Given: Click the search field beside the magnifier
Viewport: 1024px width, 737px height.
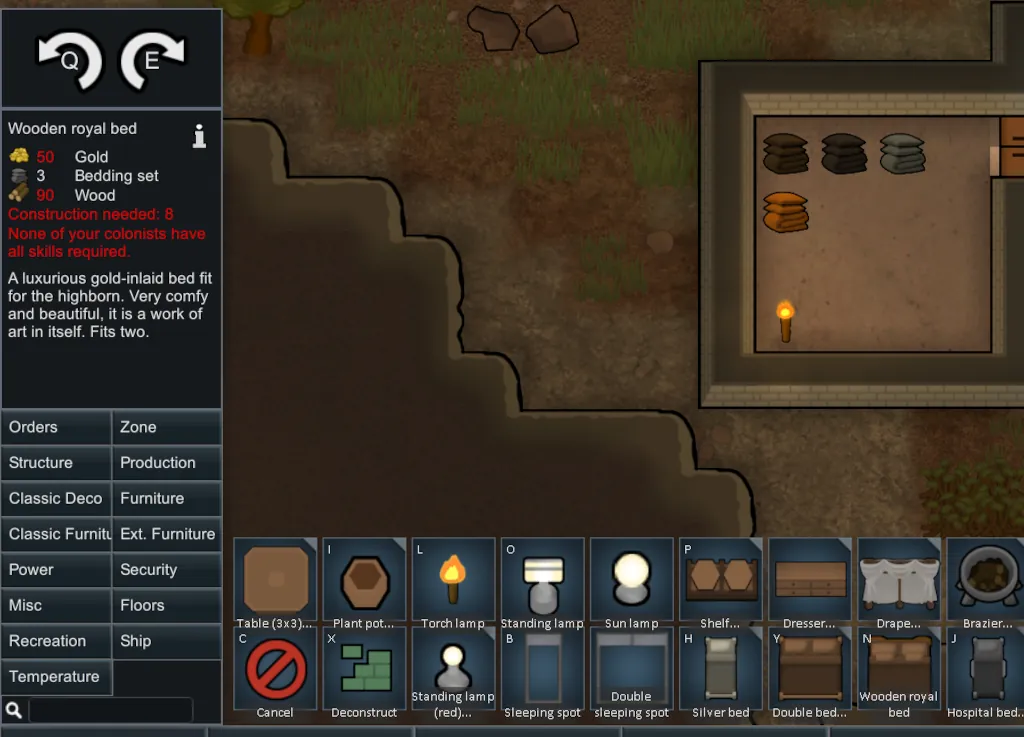Looking at the screenshot, I should pyautogui.click(x=110, y=711).
